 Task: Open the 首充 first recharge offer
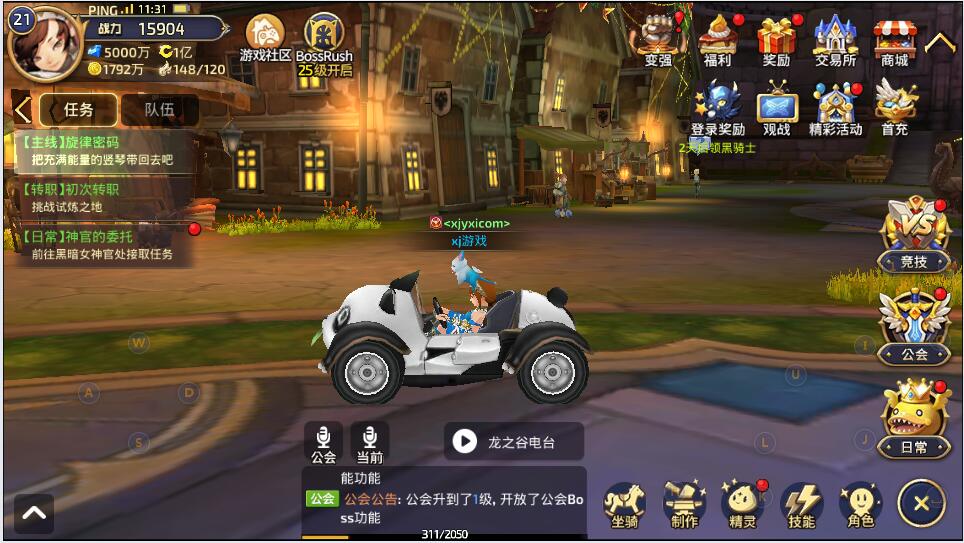(x=894, y=107)
